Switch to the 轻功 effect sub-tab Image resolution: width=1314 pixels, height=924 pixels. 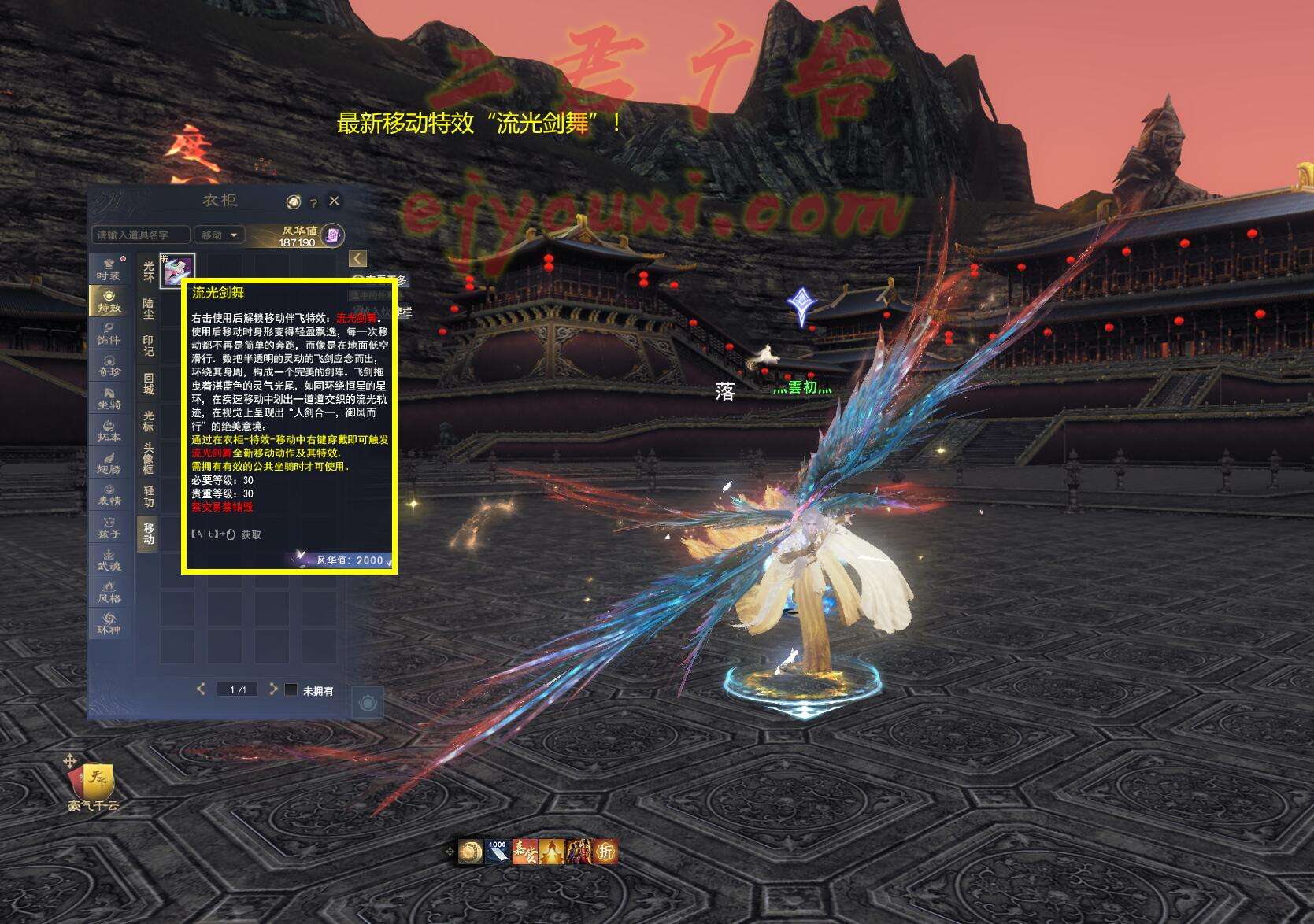pyautogui.click(x=148, y=496)
